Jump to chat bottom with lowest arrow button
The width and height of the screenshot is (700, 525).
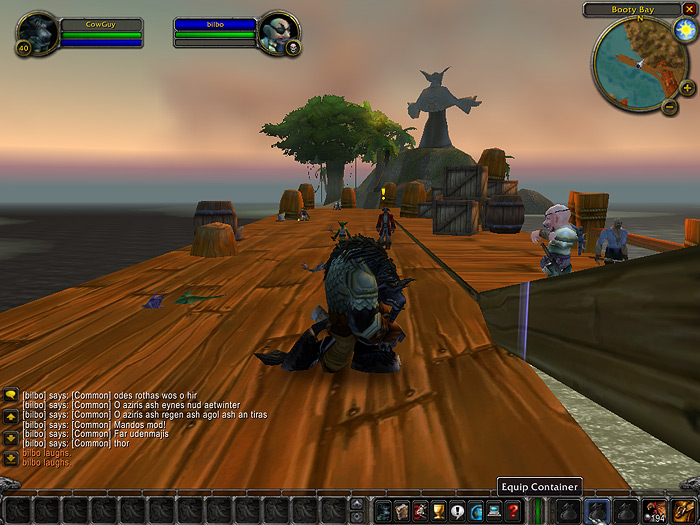[11, 458]
